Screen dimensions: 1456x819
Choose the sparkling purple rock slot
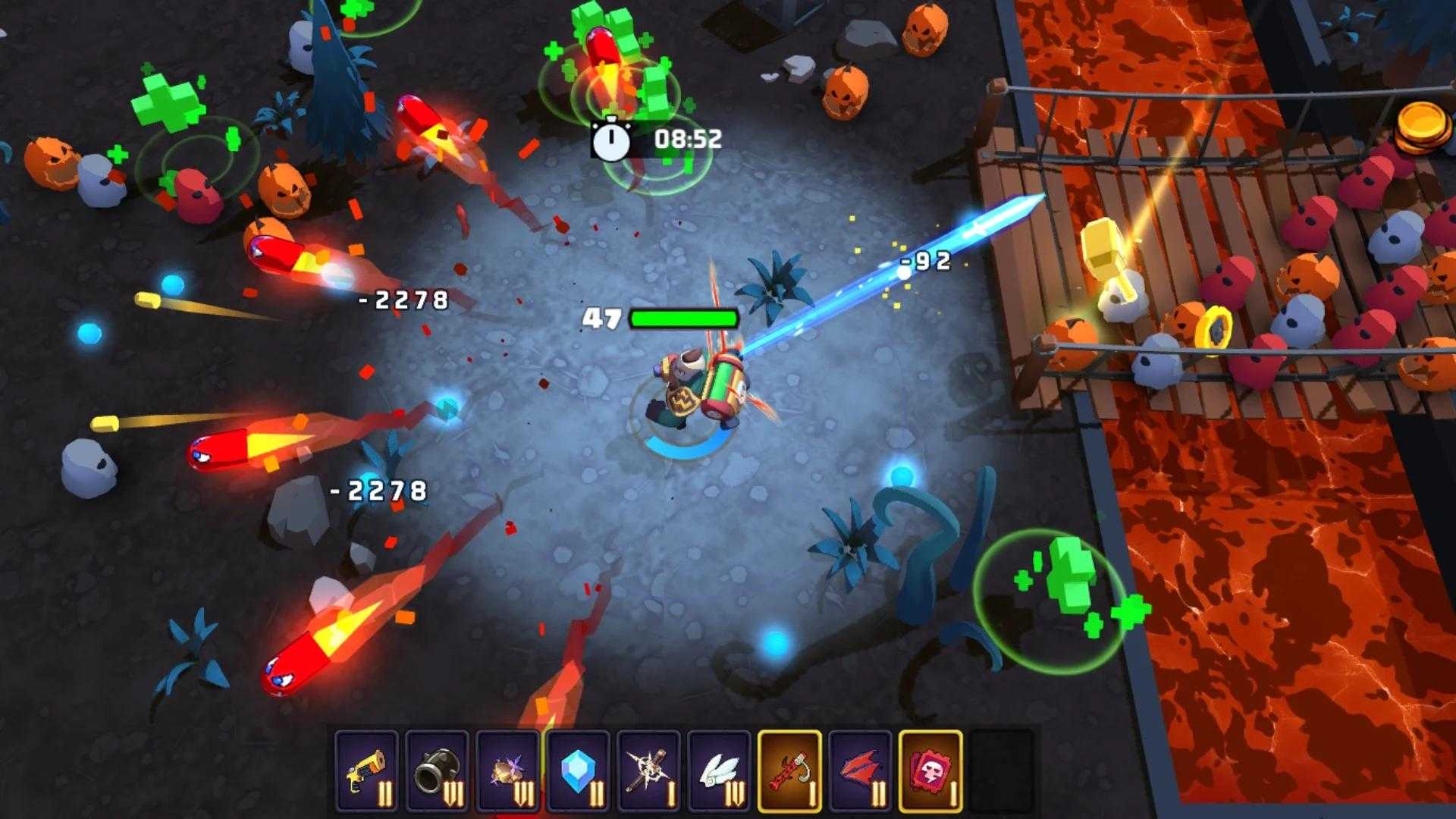(x=508, y=771)
